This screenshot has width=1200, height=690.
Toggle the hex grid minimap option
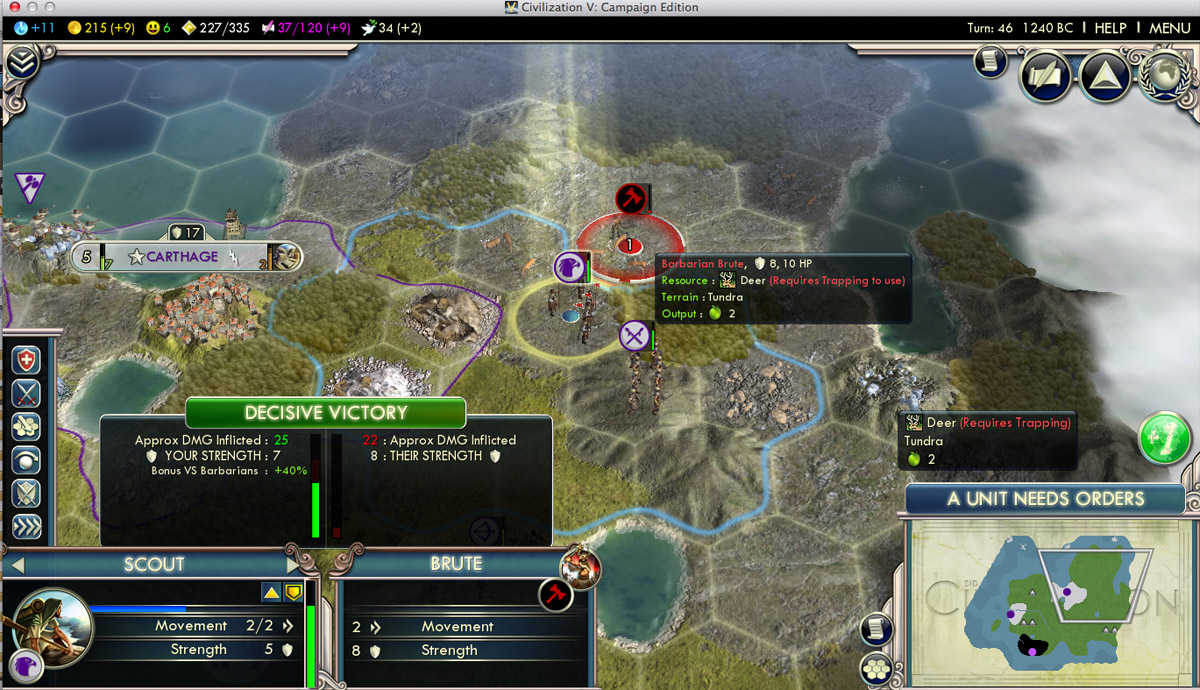pyautogui.click(x=877, y=668)
